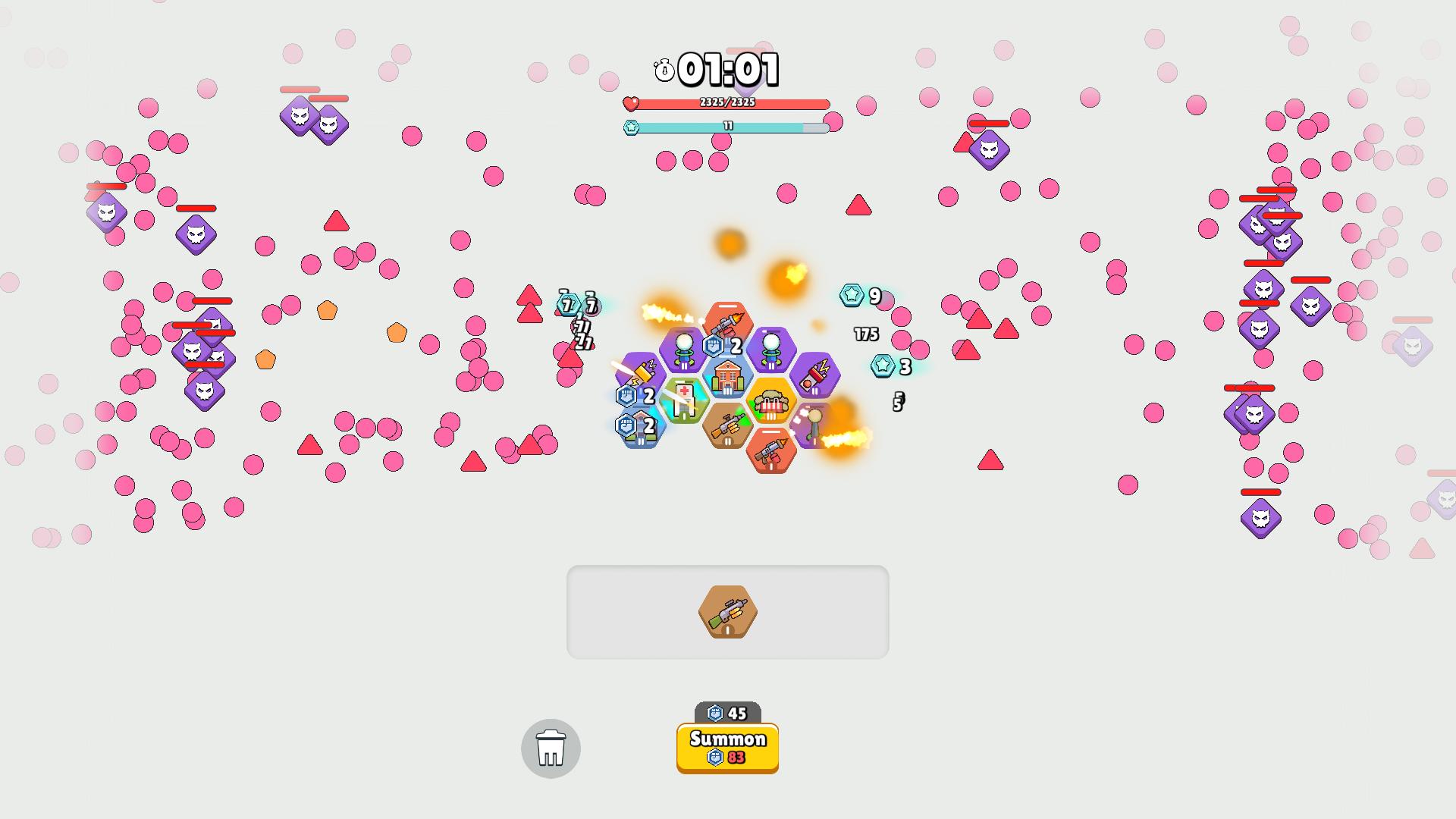Click the heart icon on the health bar
The width and height of the screenshot is (1456, 819).
(632, 102)
